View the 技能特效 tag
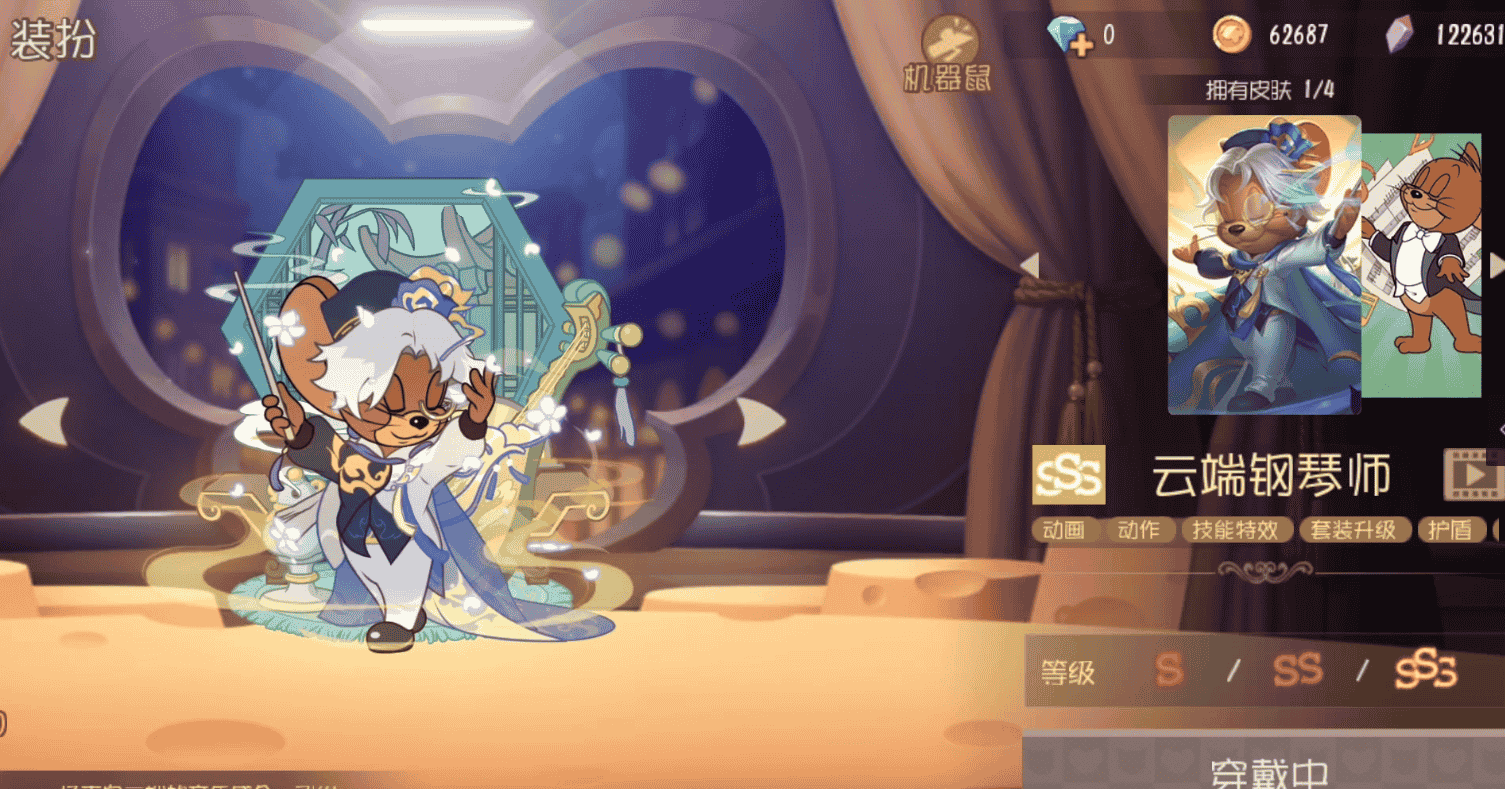The width and height of the screenshot is (1505, 789). click(1236, 530)
